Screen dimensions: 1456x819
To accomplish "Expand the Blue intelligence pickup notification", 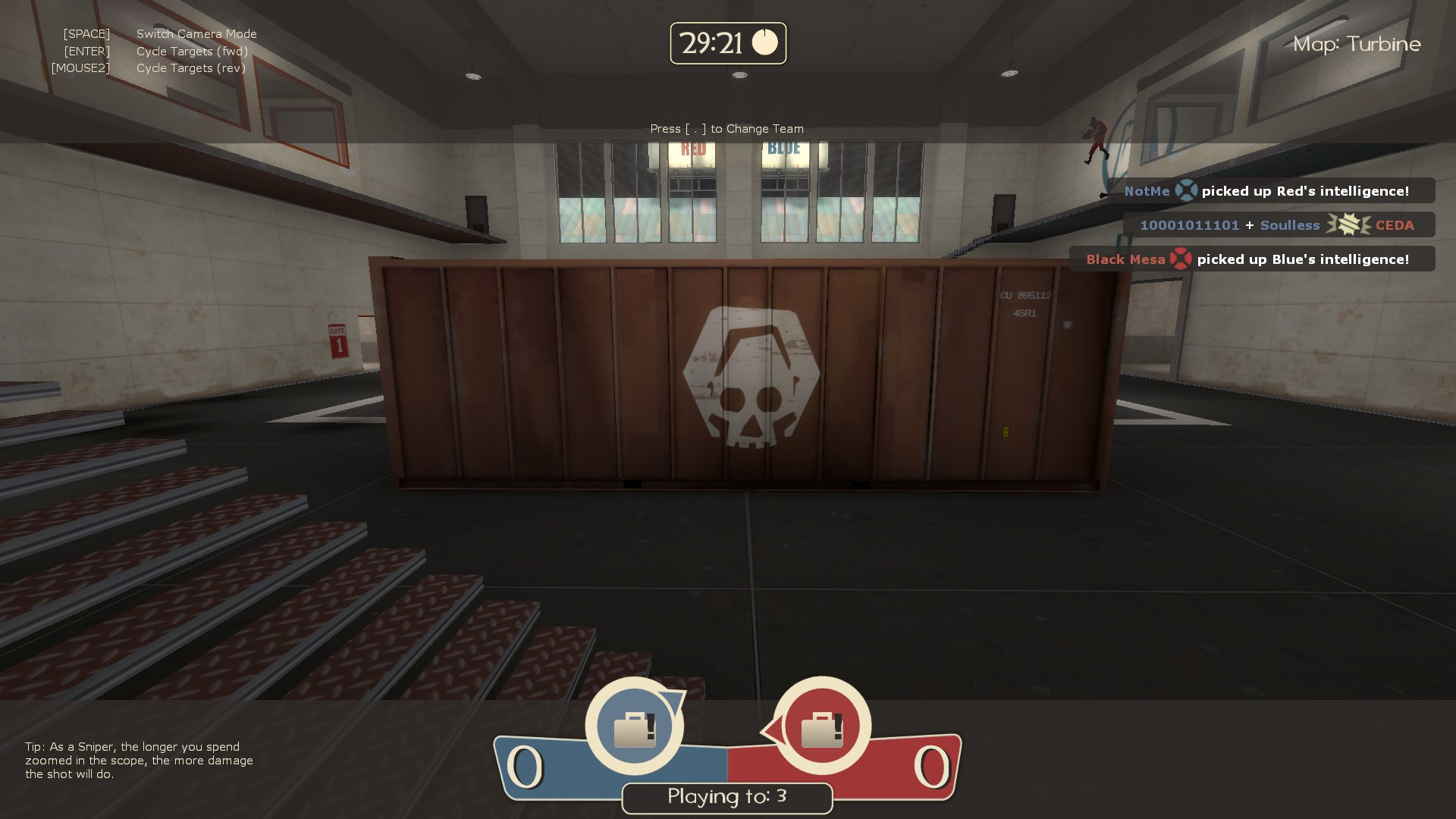I will click(1255, 259).
